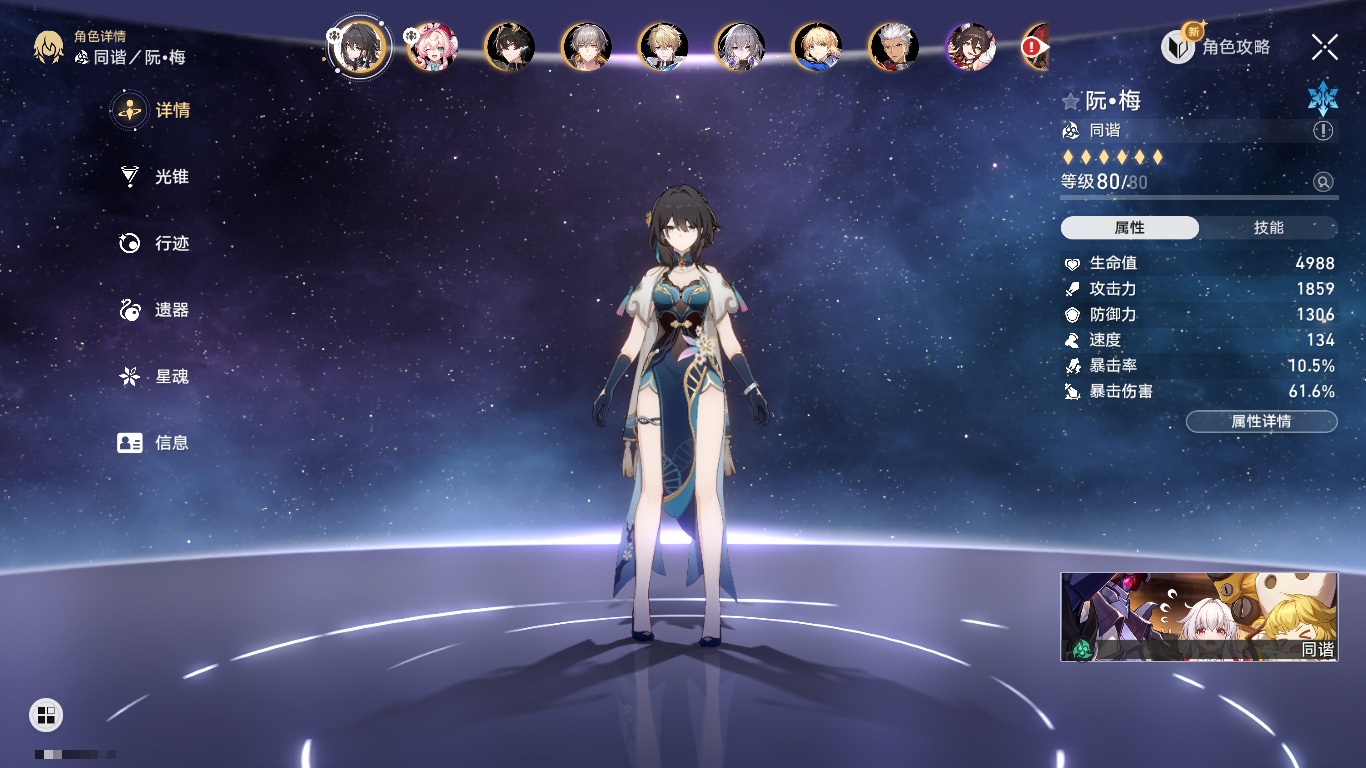Select the blond character portrait in blue
This screenshot has width=1366, height=768.
[817, 47]
